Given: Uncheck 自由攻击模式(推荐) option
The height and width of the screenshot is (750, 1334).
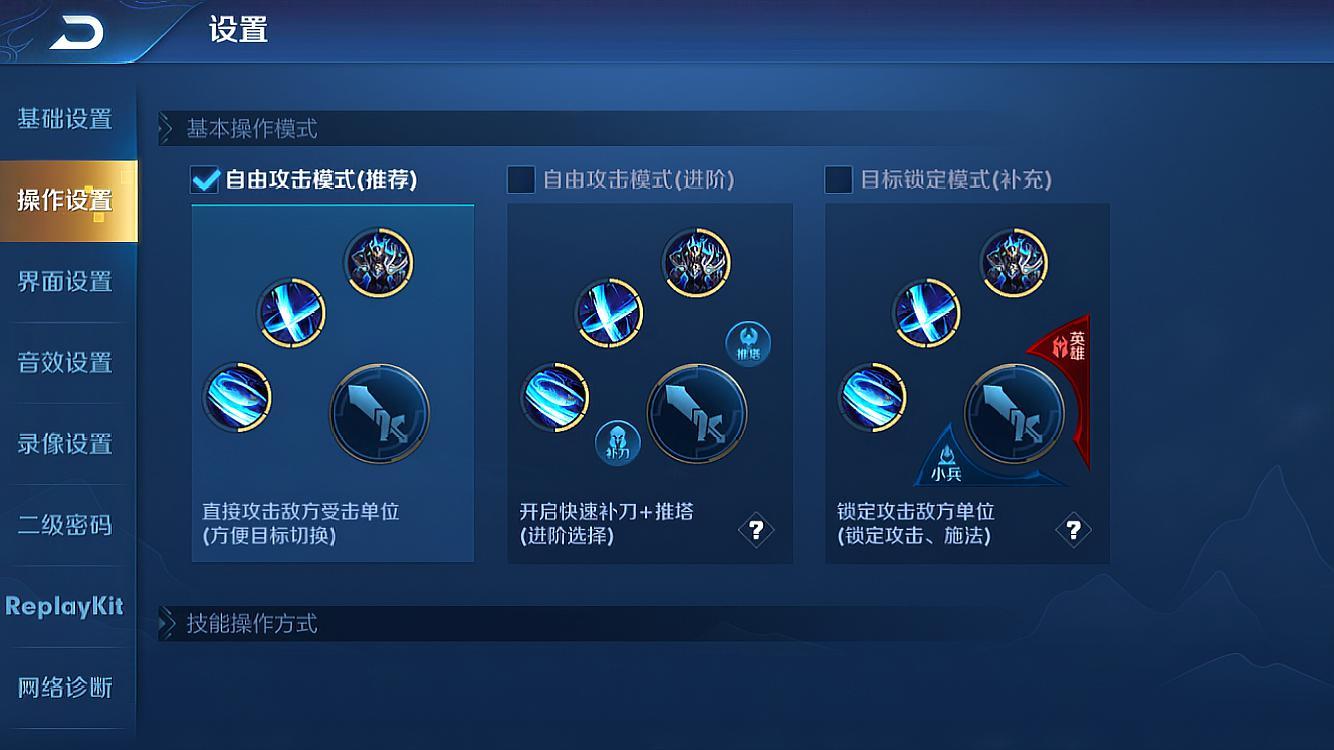Looking at the screenshot, I should (203, 180).
